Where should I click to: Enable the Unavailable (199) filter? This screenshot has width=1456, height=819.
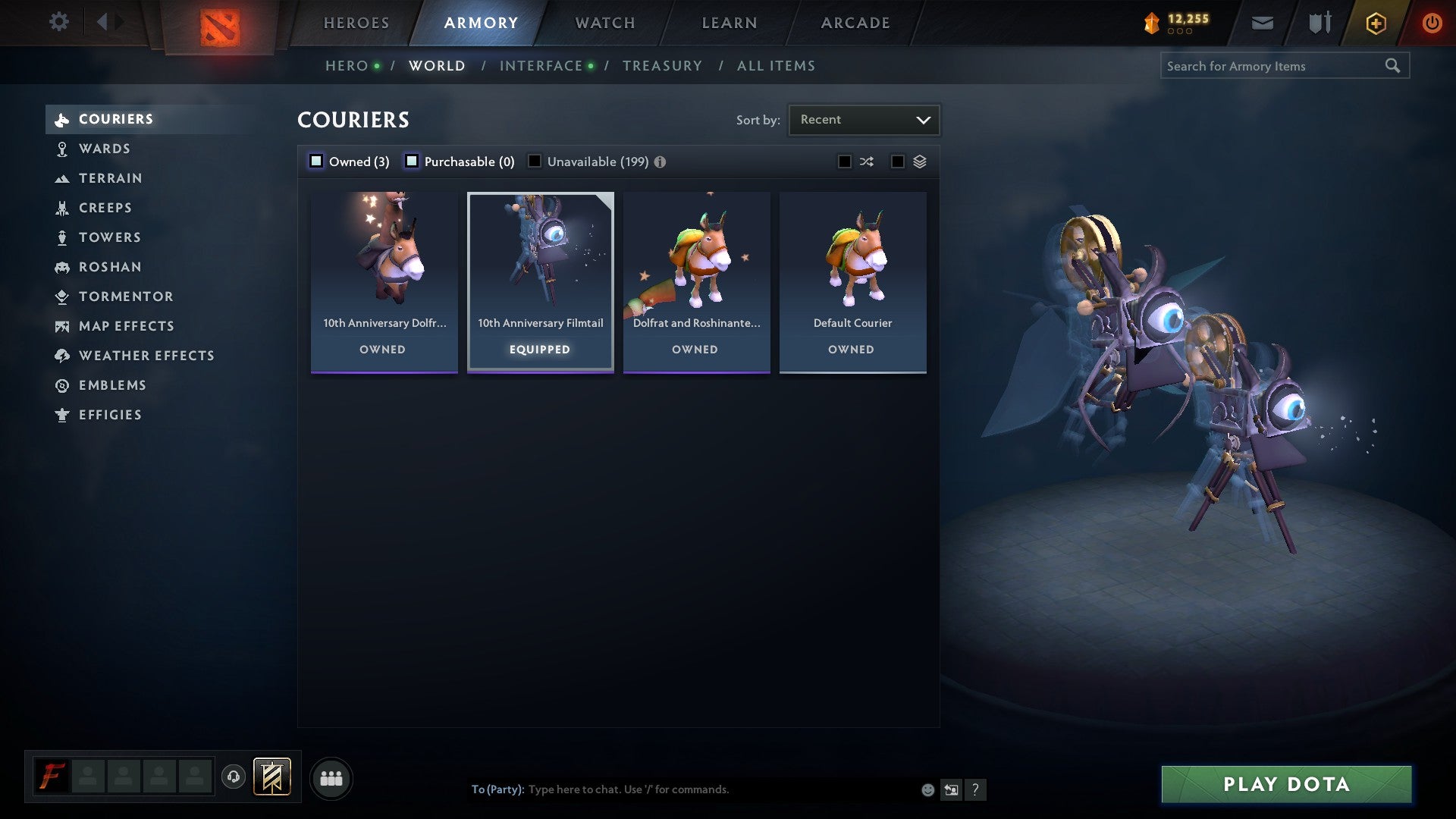click(535, 161)
